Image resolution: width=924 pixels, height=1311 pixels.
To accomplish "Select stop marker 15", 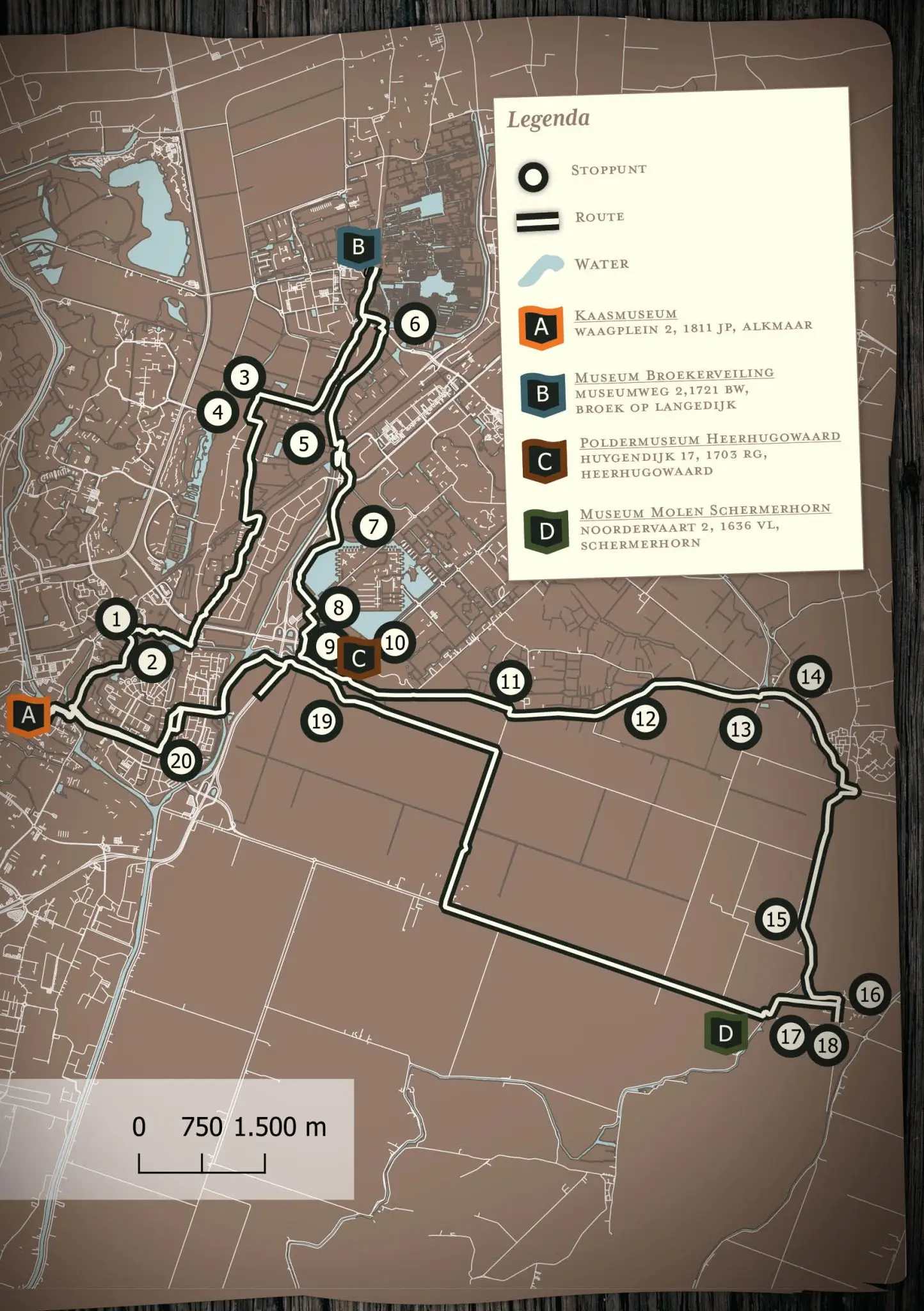I will [776, 919].
